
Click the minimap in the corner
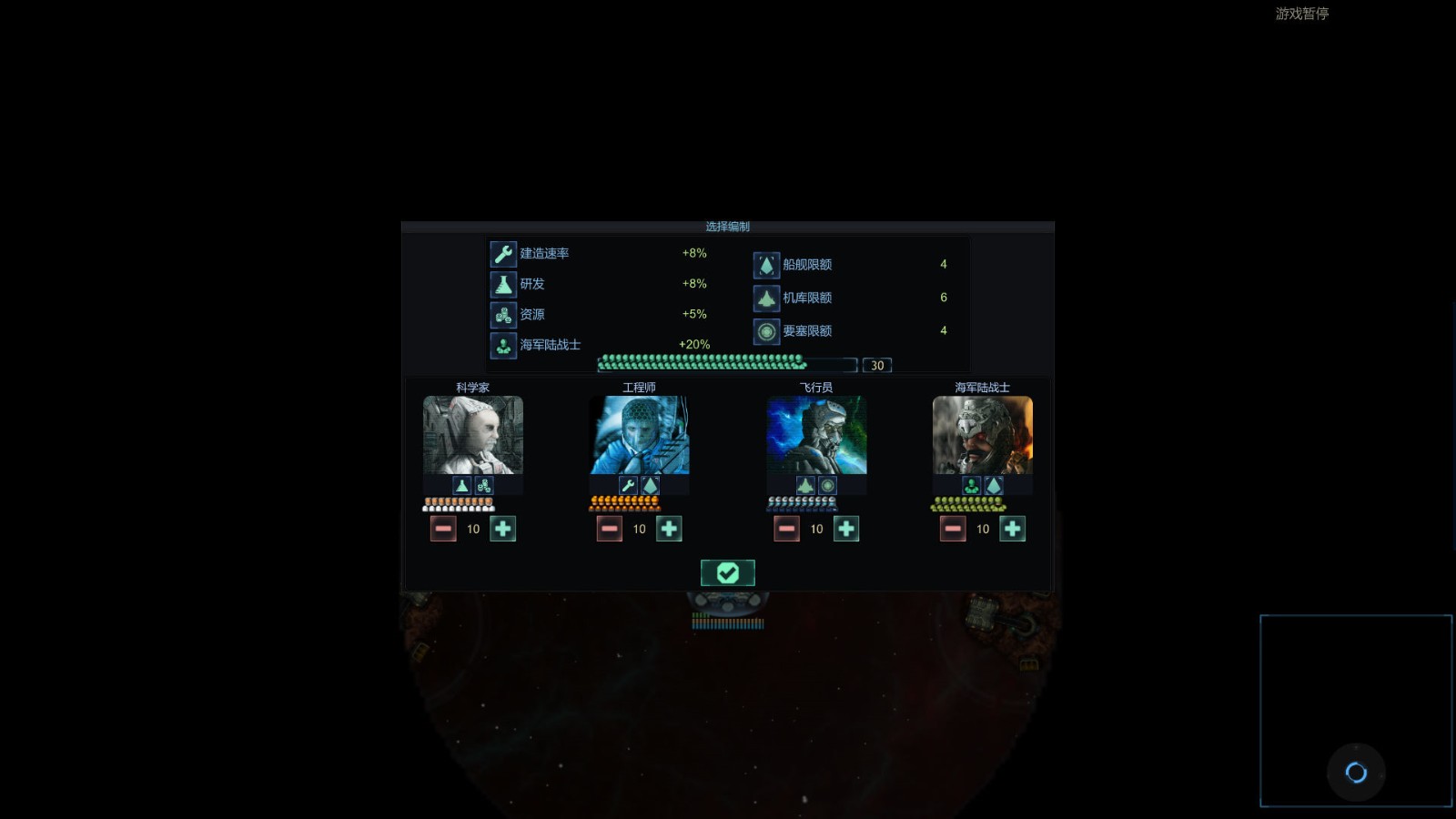point(1355,711)
